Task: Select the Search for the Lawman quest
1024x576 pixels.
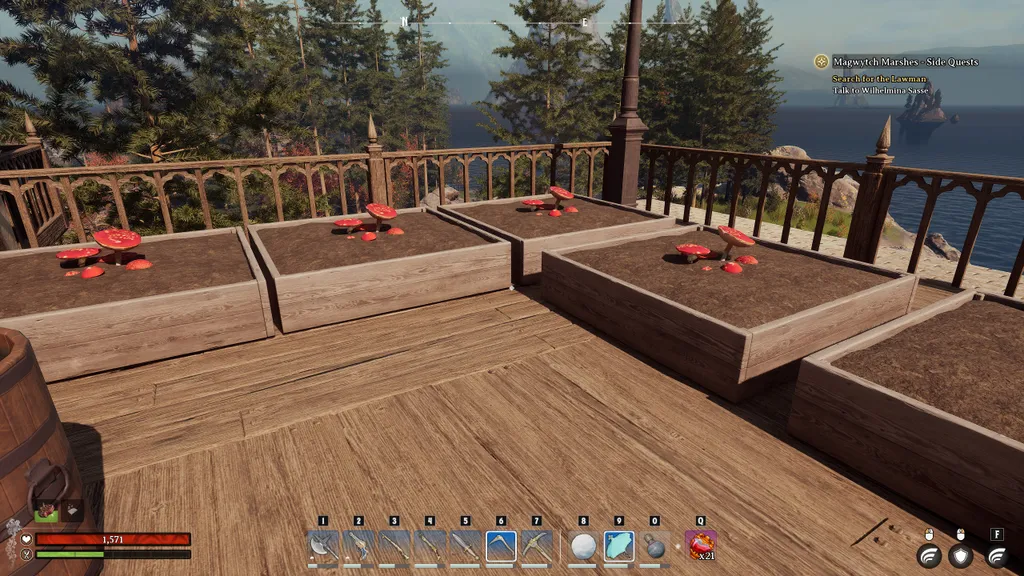Action: pyautogui.click(x=879, y=79)
